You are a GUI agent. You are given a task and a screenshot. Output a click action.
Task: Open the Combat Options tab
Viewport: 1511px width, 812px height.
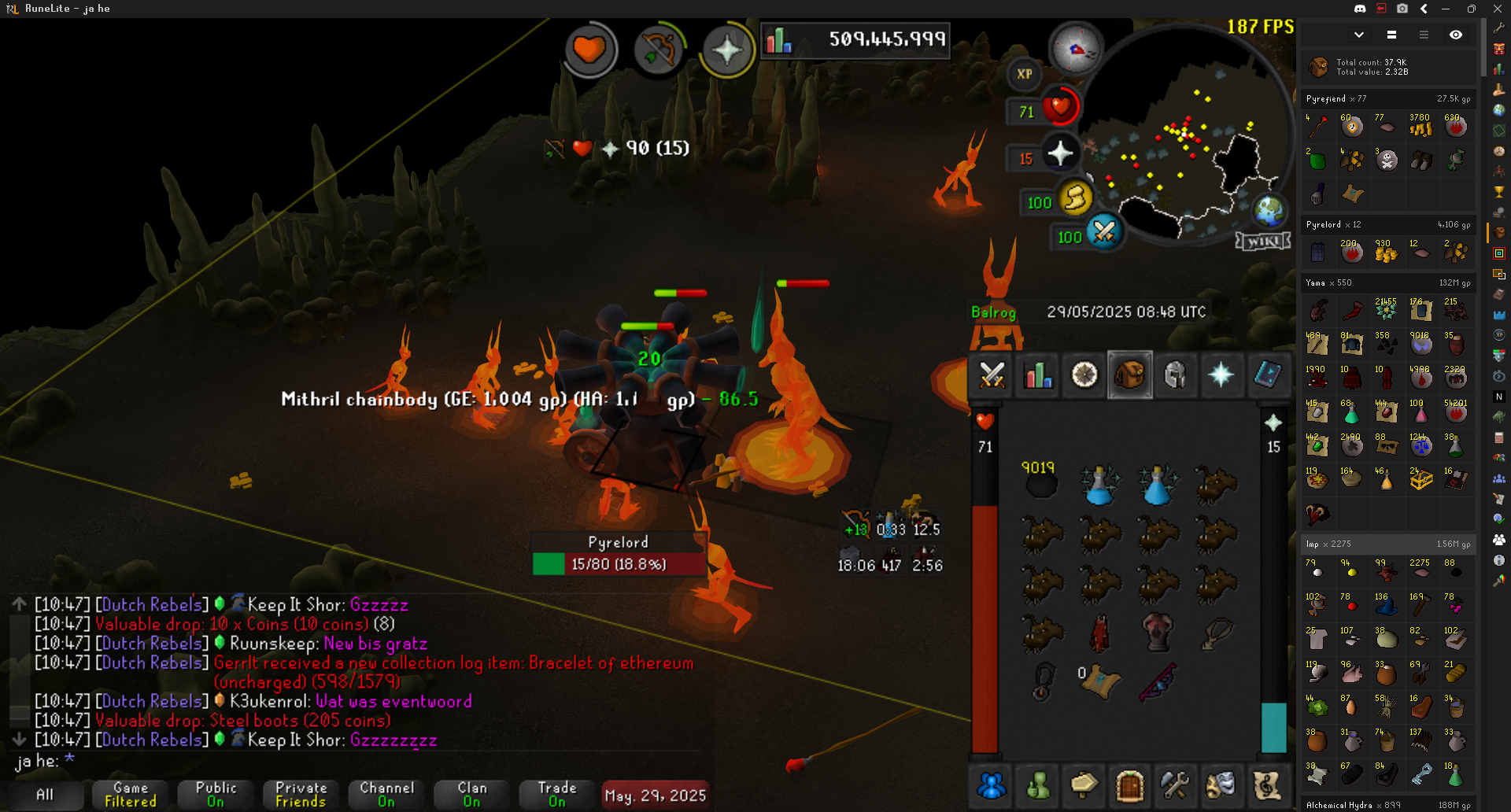pyautogui.click(x=992, y=375)
